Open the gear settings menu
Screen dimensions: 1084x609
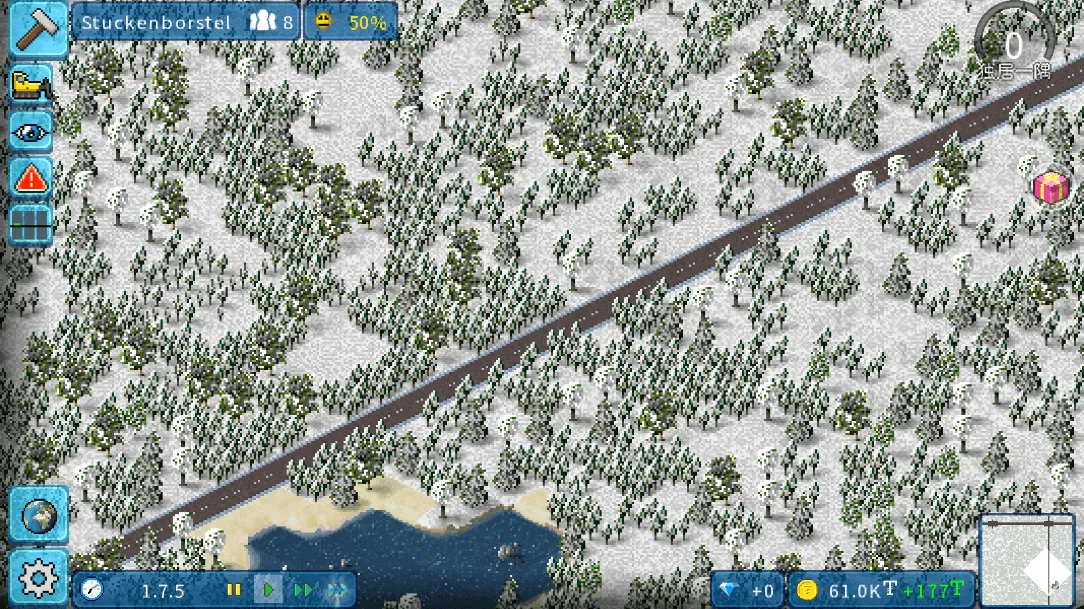(39, 577)
